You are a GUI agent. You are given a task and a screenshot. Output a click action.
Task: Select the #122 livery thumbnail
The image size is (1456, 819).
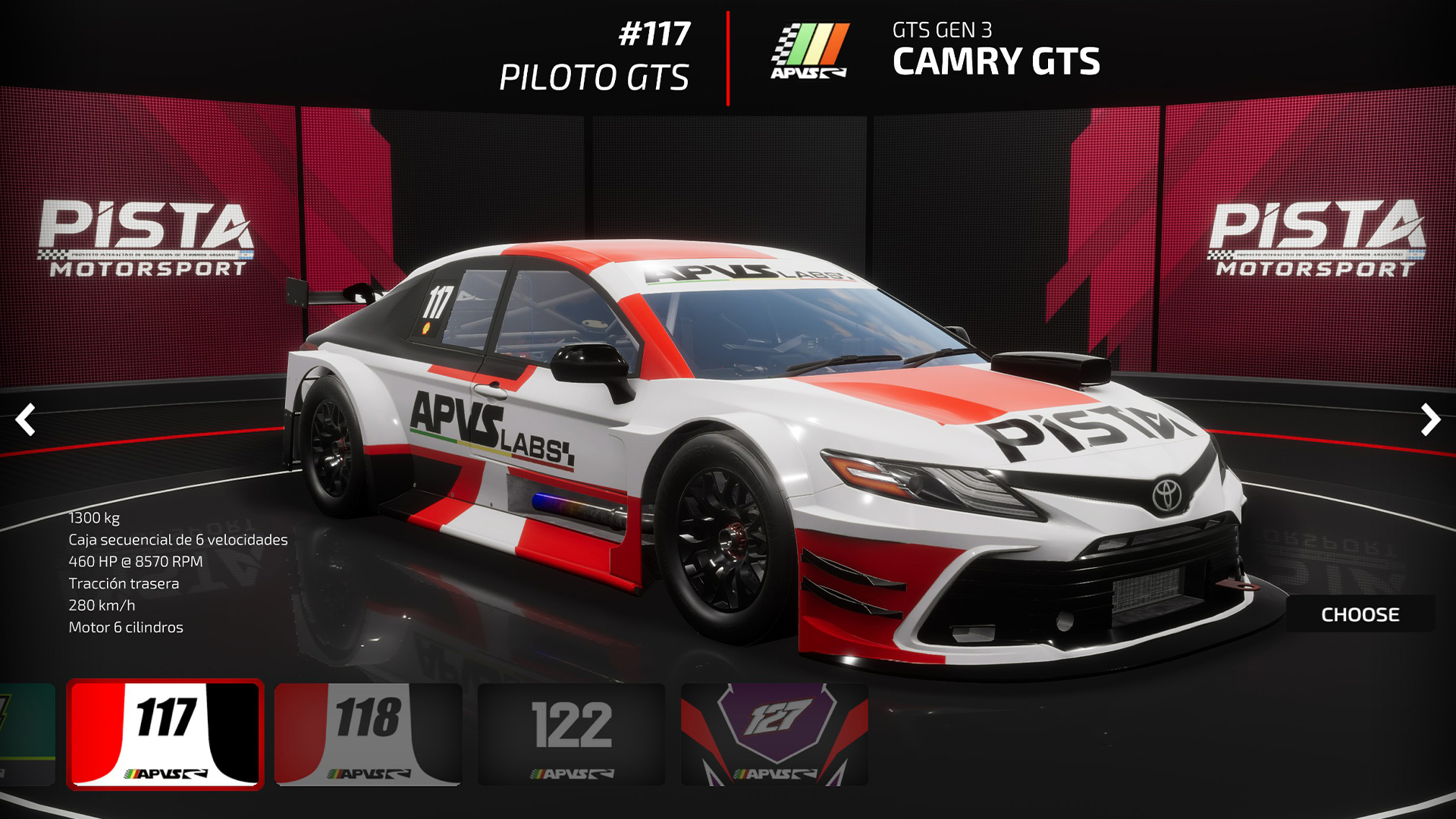pyautogui.click(x=570, y=732)
